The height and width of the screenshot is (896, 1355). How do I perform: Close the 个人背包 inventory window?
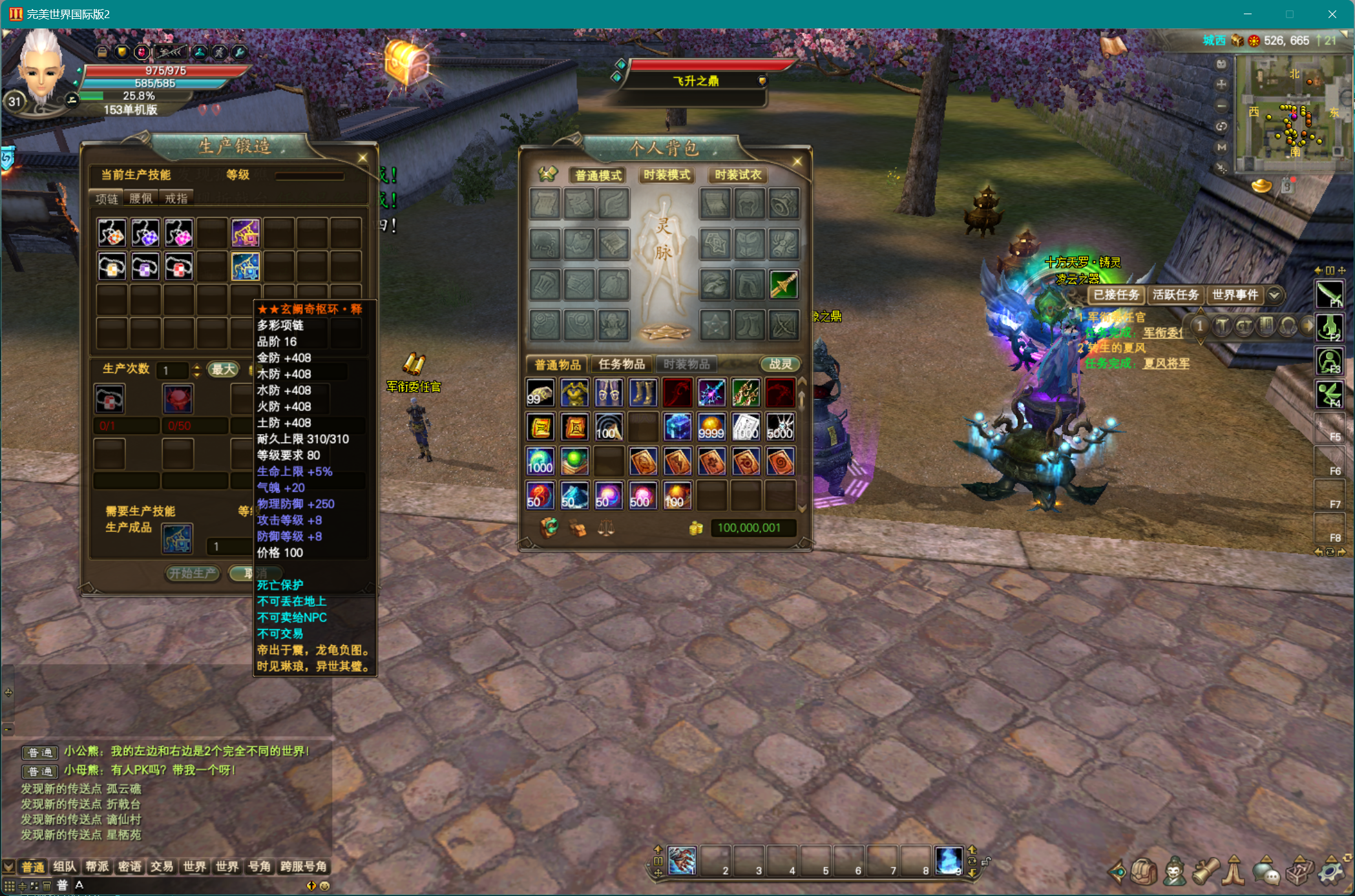[797, 161]
